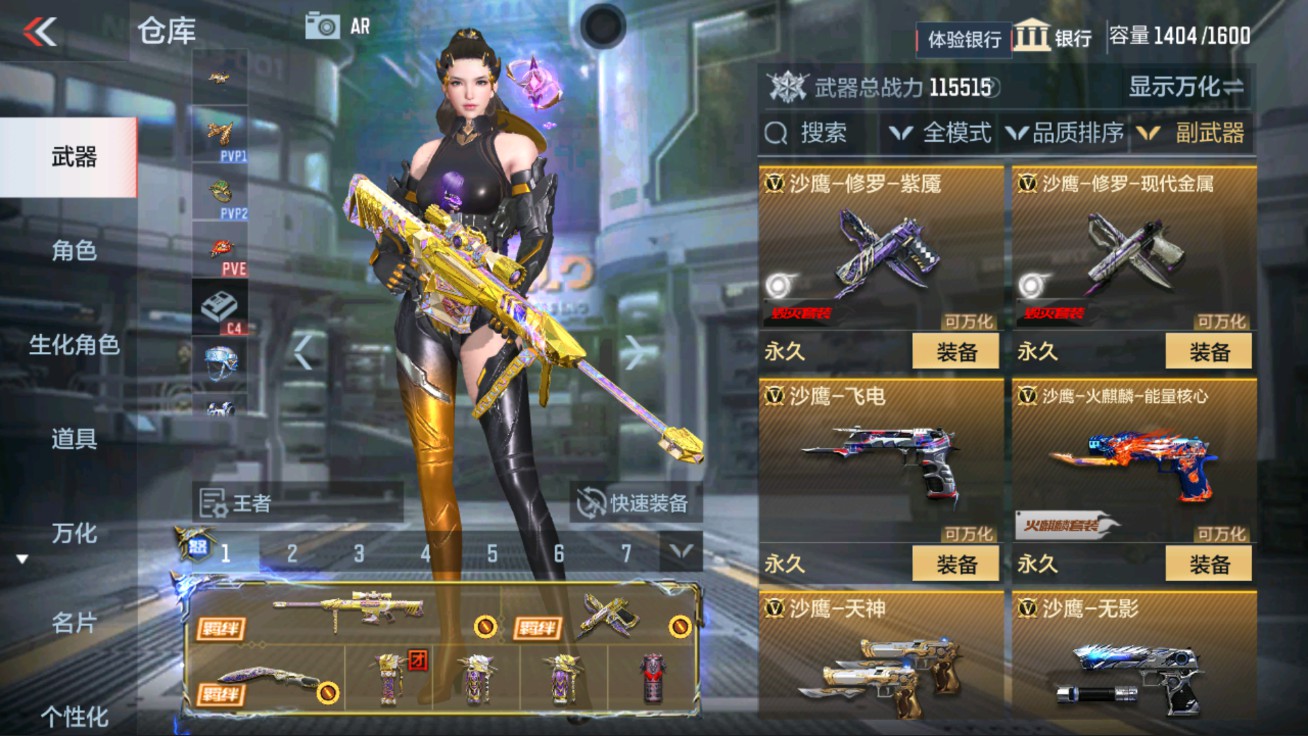Tap the 搜索 search magnifier icon
The height and width of the screenshot is (736, 1308).
[775, 133]
